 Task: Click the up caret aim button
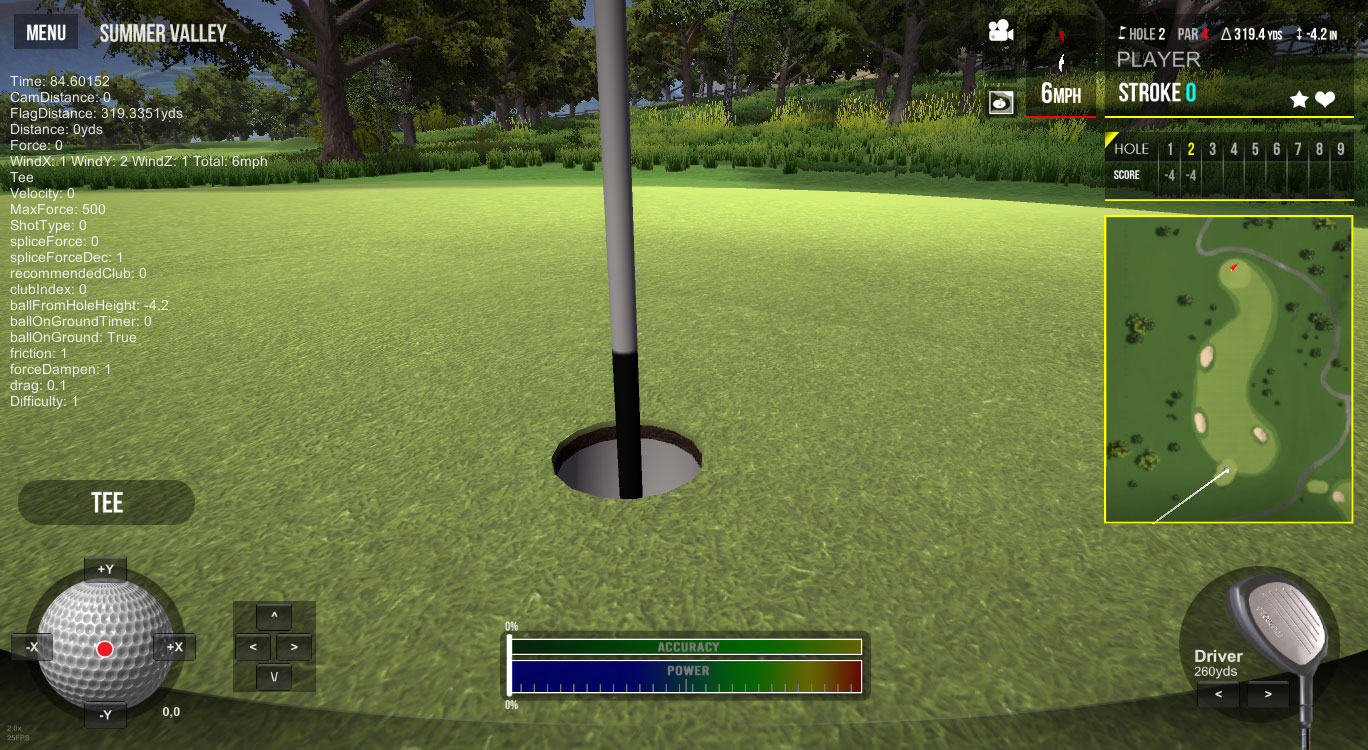[x=274, y=616]
